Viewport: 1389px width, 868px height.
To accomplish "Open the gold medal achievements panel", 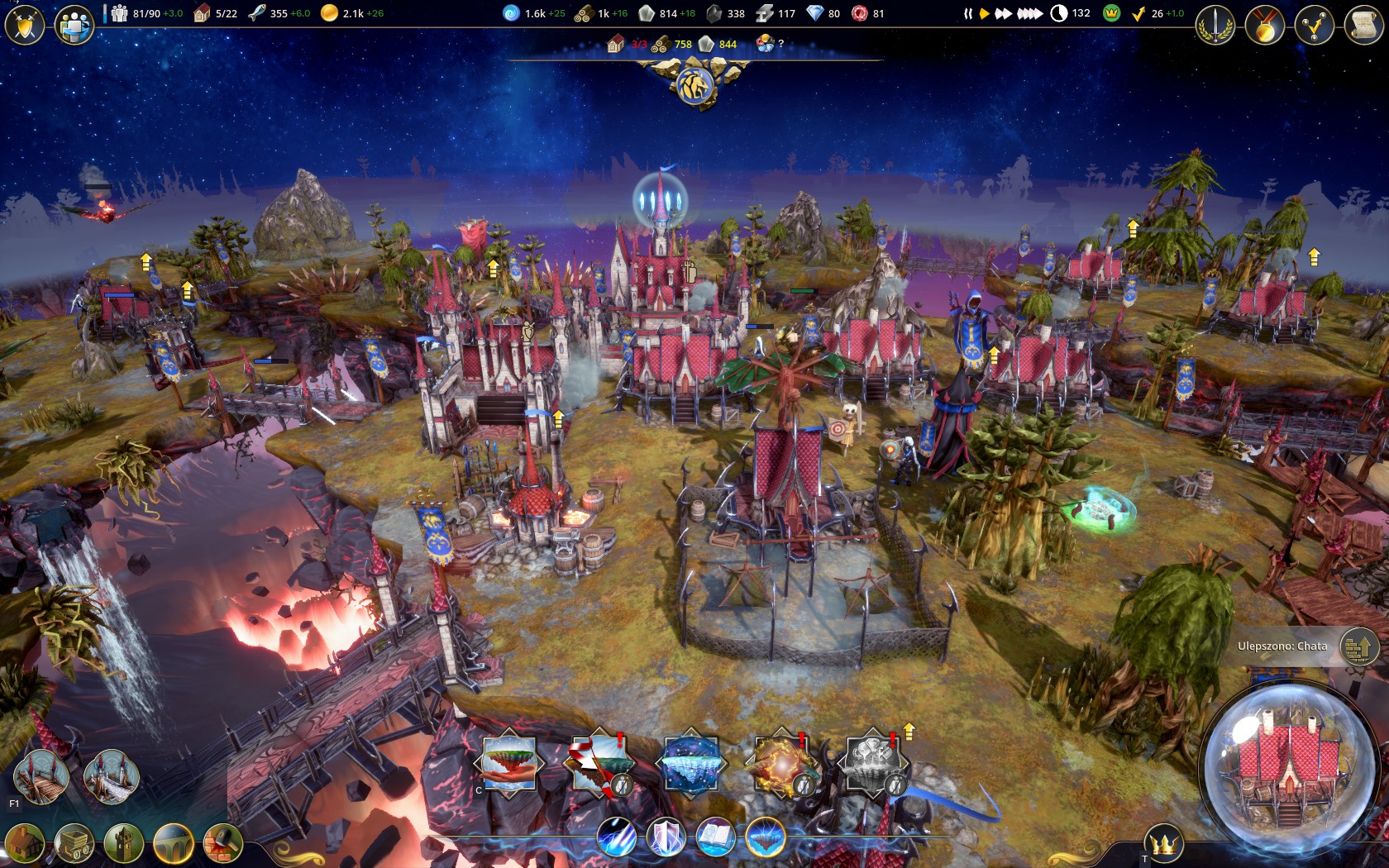I will click(1265, 25).
